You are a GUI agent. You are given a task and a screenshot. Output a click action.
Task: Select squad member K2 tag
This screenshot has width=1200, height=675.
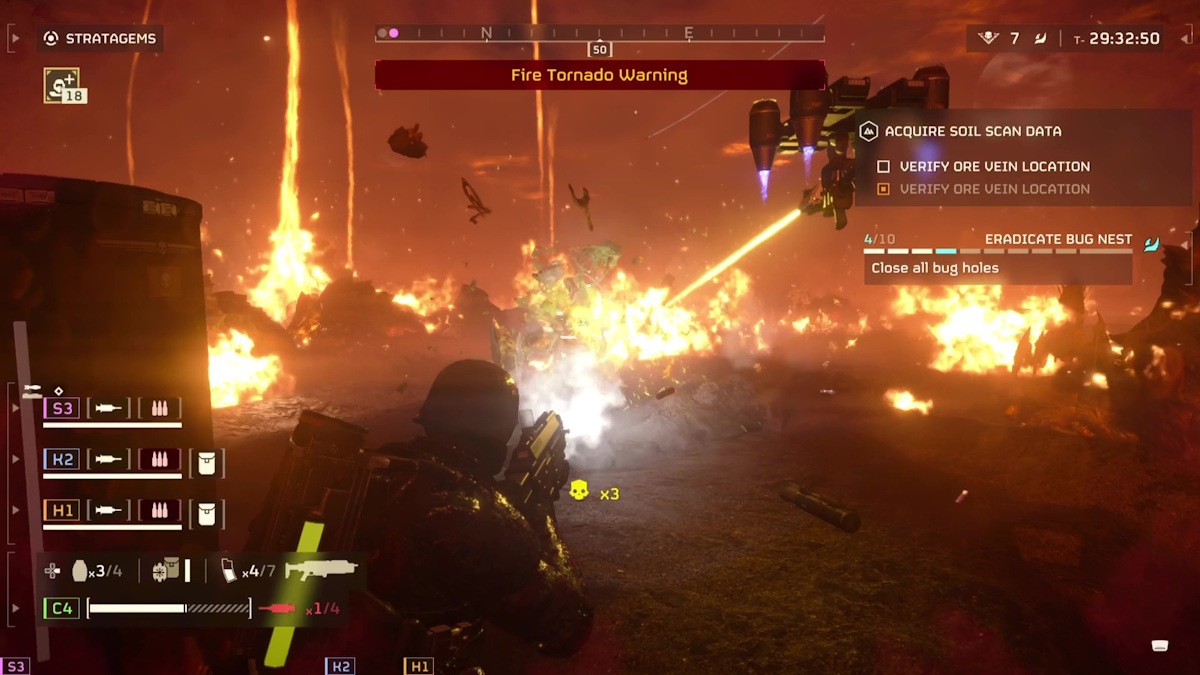click(x=62, y=460)
